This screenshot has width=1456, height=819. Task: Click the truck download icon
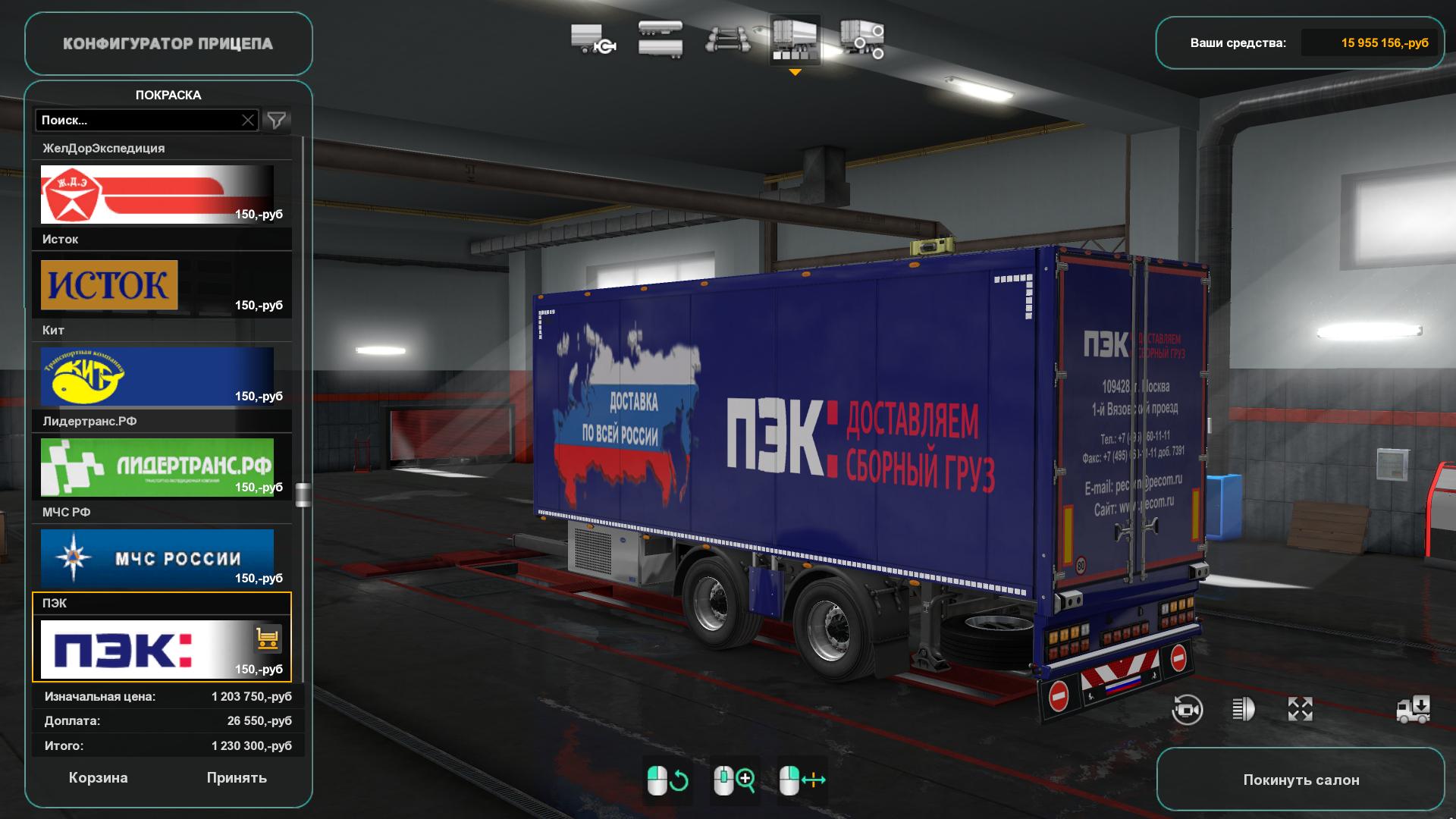click(x=1414, y=710)
